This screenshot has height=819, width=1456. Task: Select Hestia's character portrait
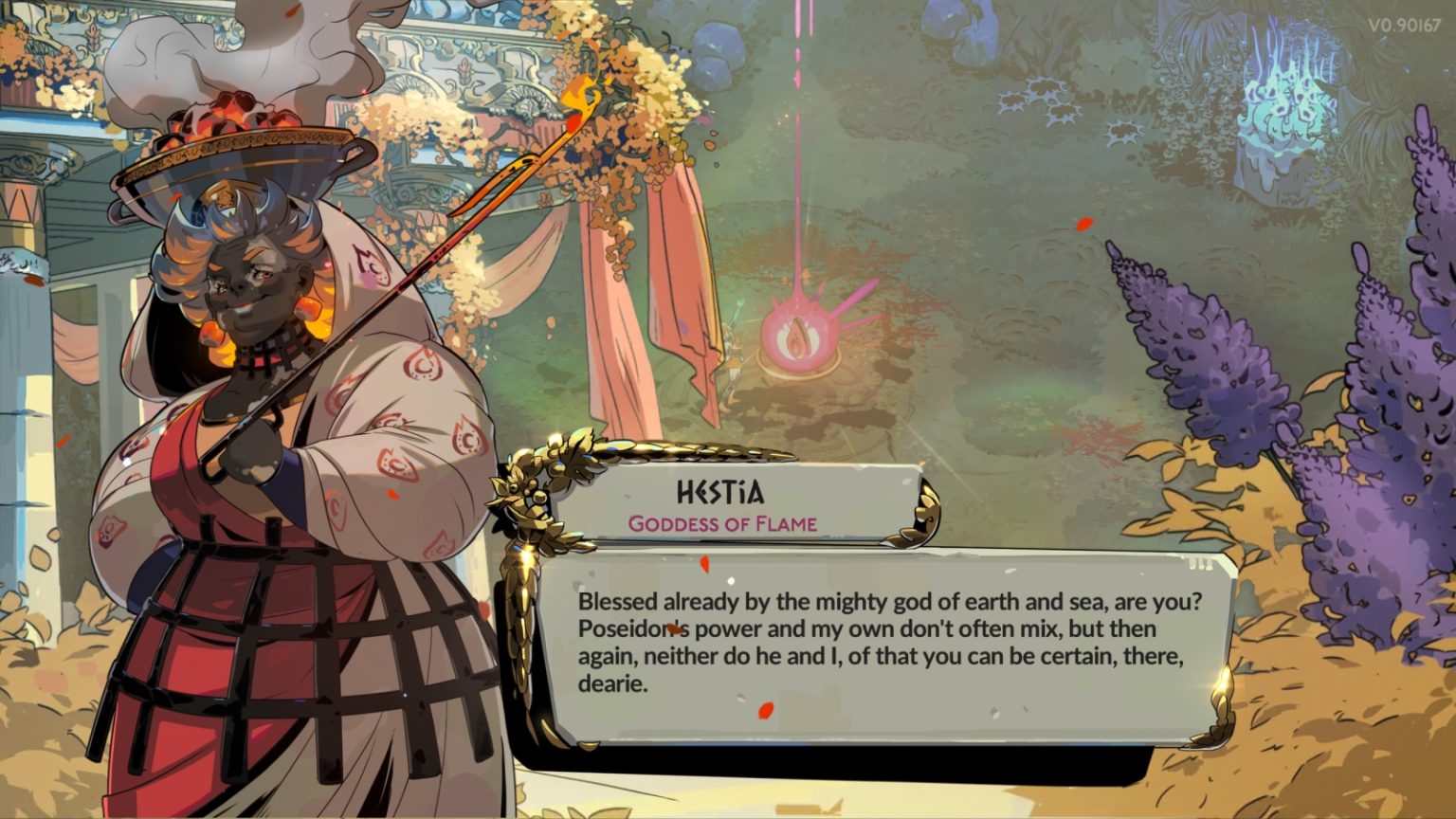coord(237,313)
